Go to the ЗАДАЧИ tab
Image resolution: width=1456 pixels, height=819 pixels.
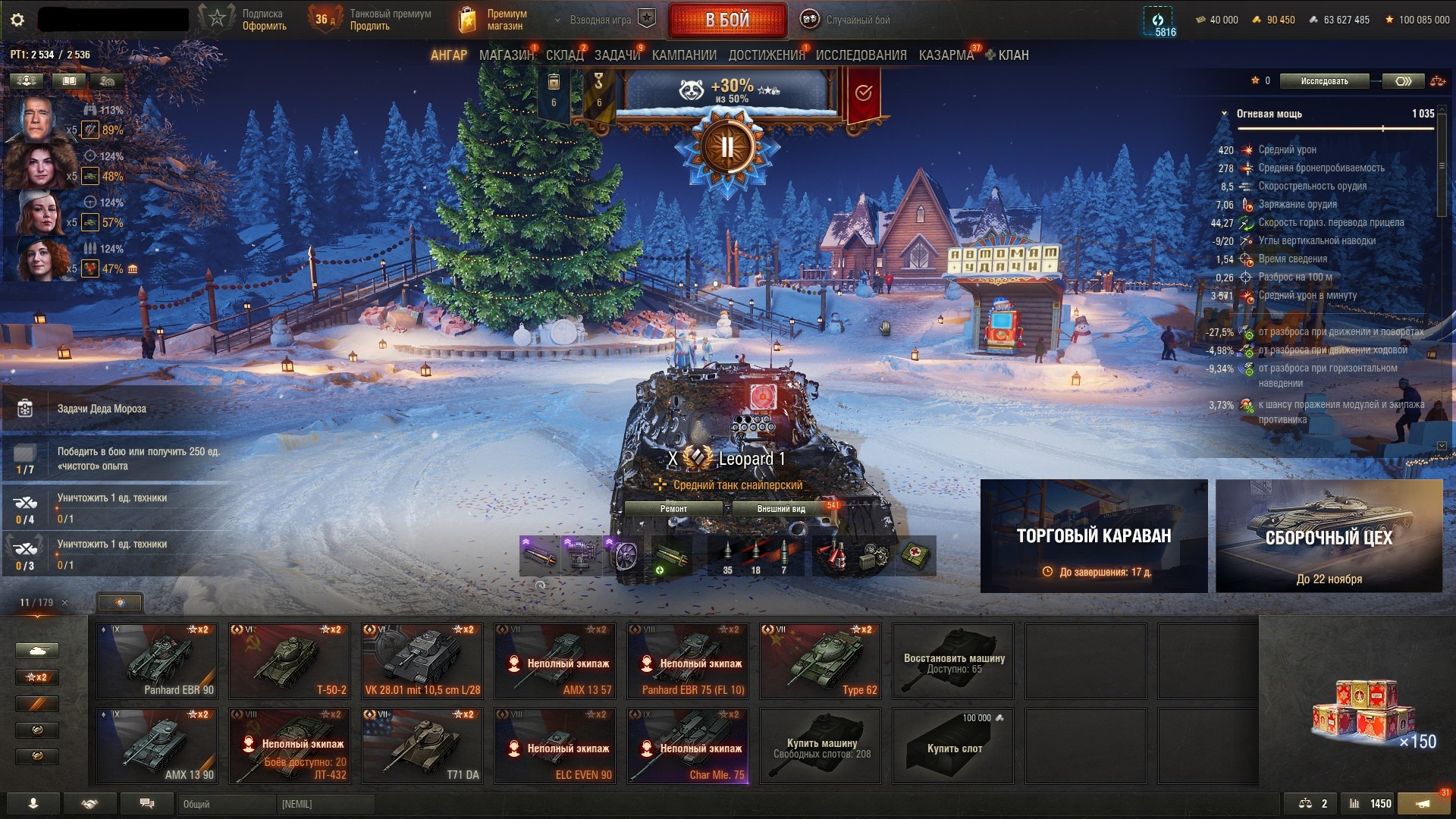(x=617, y=55)
